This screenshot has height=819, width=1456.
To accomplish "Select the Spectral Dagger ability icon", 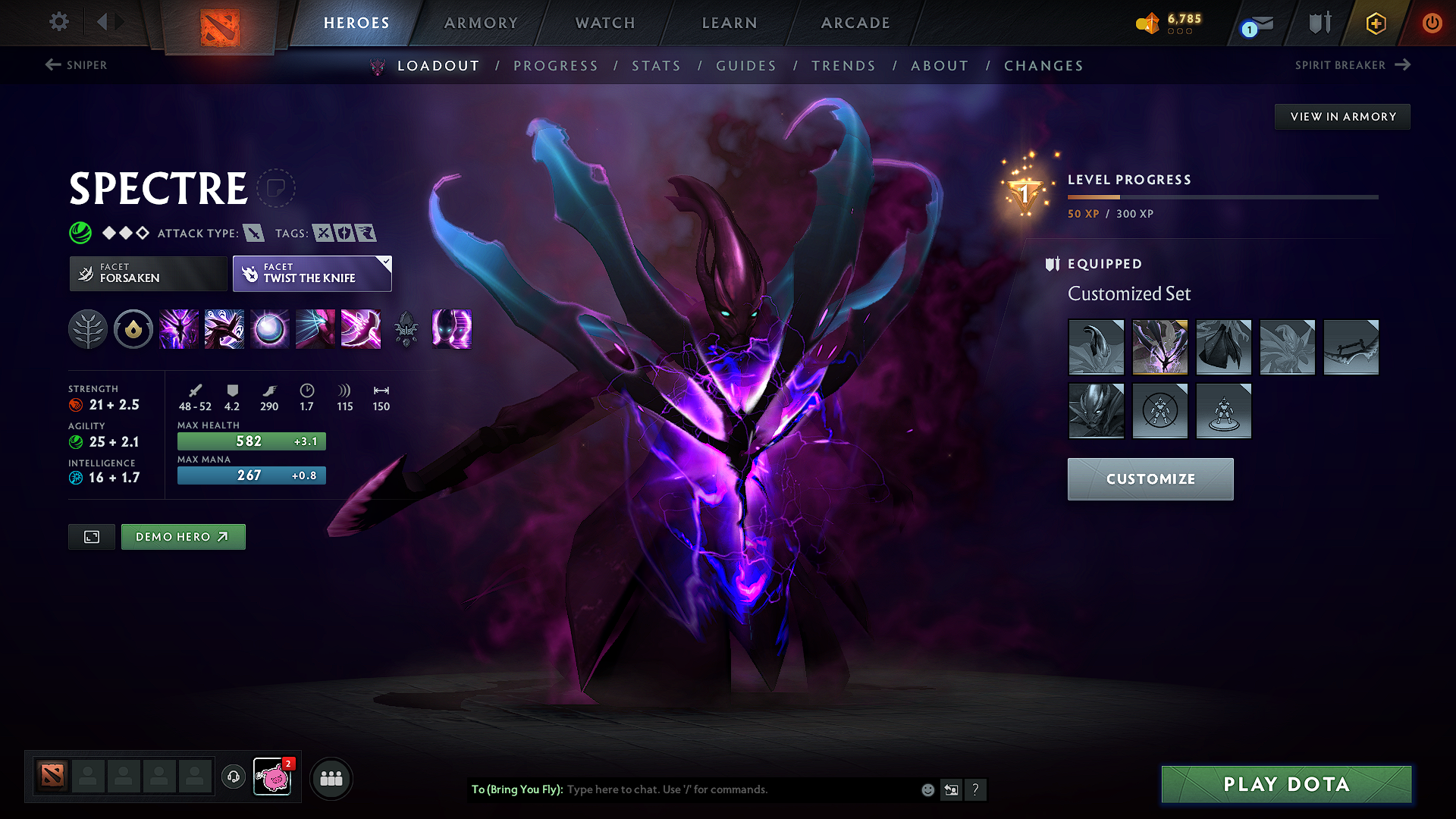I will click(x=178, y=329).
